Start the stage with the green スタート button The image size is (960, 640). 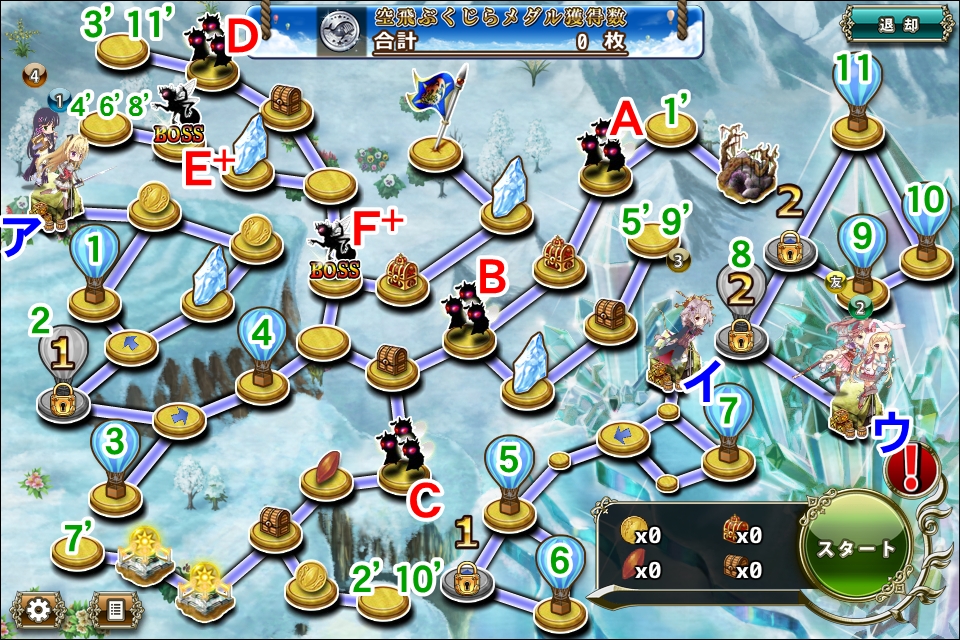(x=856, y=548)
